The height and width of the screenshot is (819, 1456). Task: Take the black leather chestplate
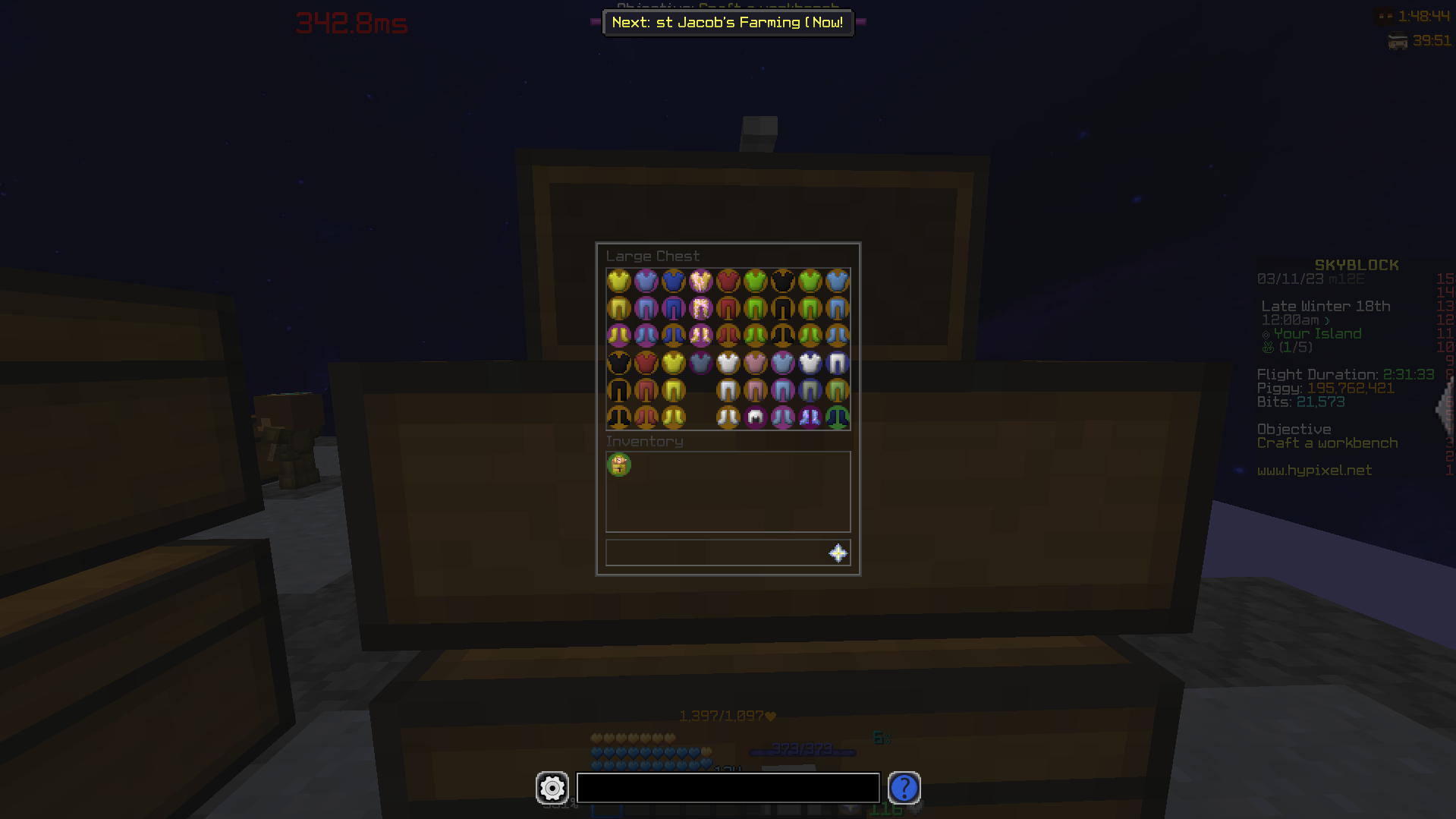(782, 280)
